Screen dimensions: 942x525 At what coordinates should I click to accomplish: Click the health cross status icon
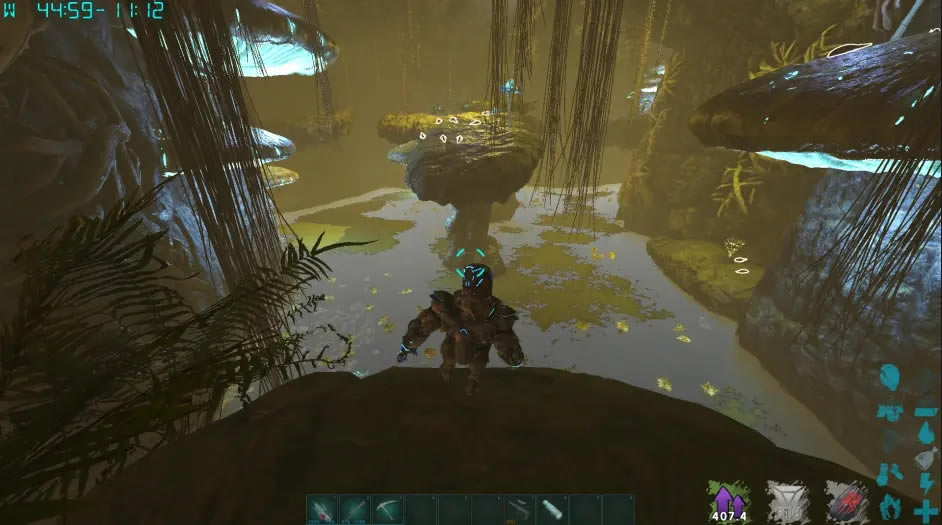click(x=925, y=509)
